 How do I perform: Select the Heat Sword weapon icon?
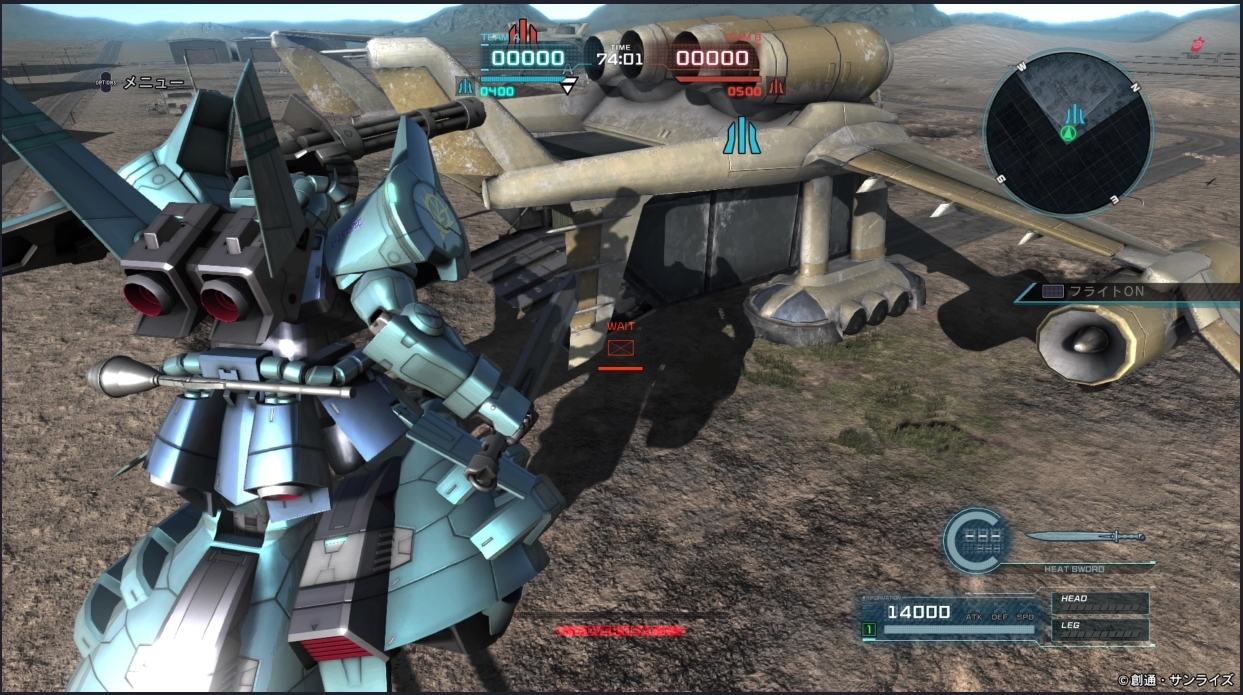tap(1084, 537)
